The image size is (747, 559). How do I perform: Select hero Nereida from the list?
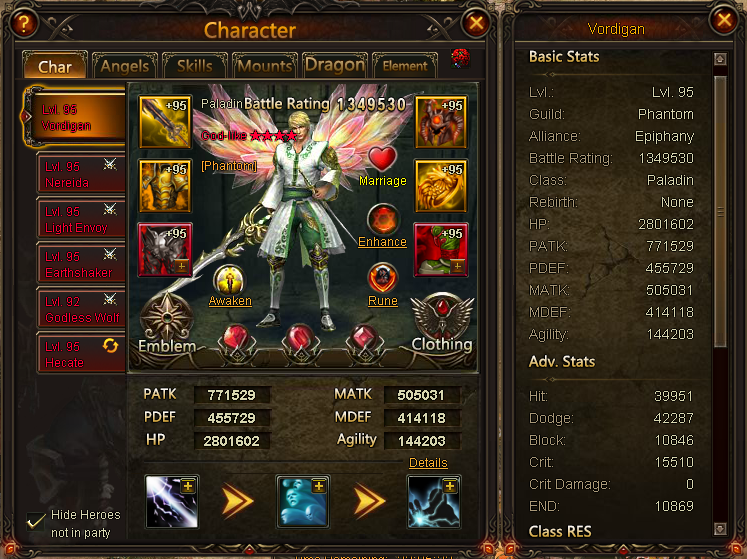click(80, 175)
